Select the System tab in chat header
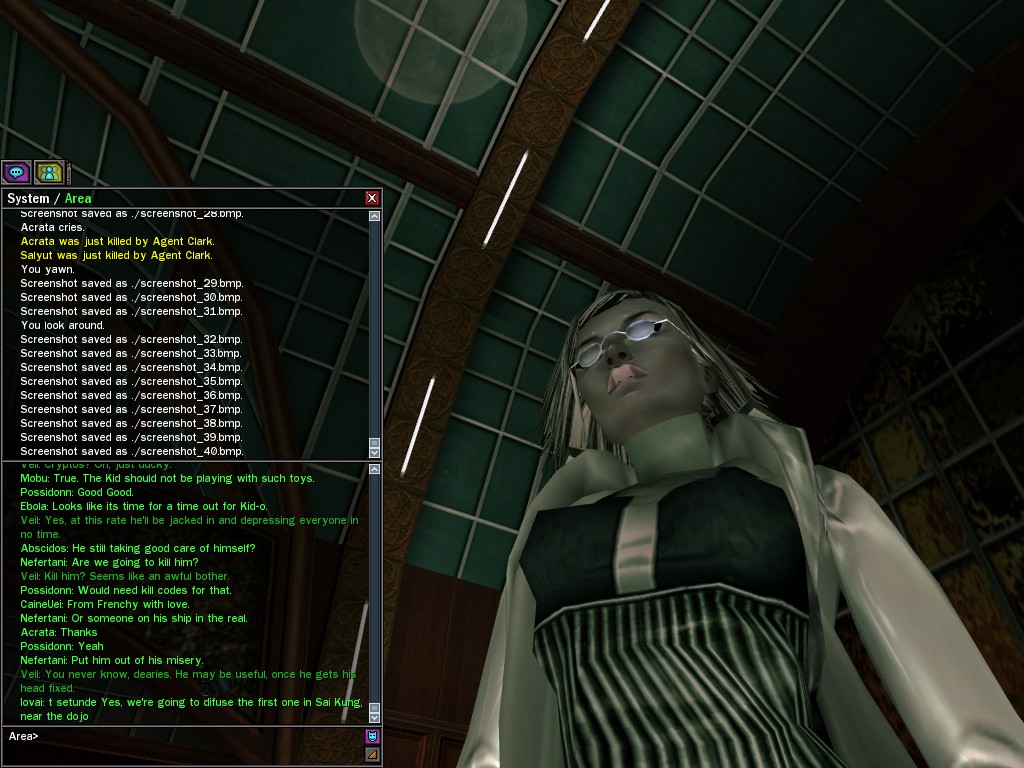1024x768 pixels. [28, 198]
